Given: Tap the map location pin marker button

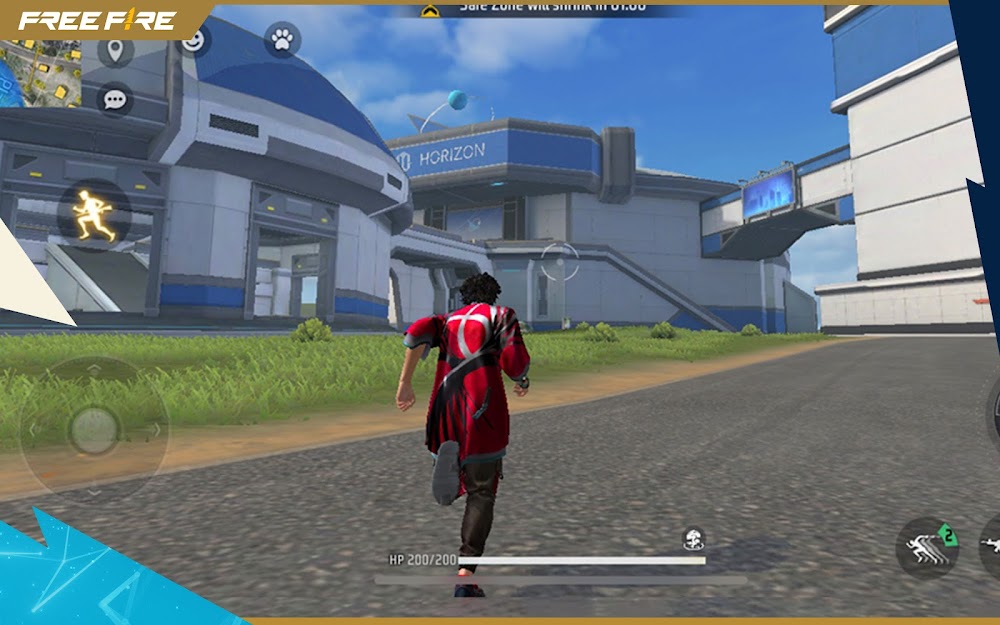Looking at the screenshot, I should coord(116,50).
